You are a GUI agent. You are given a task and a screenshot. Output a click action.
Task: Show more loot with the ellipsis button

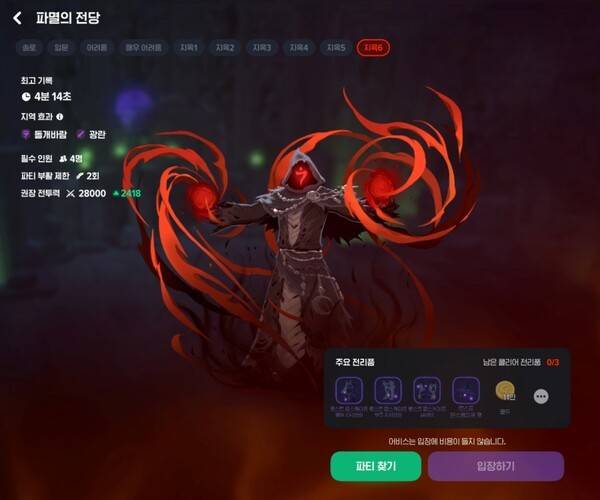[x=541, y=396]
